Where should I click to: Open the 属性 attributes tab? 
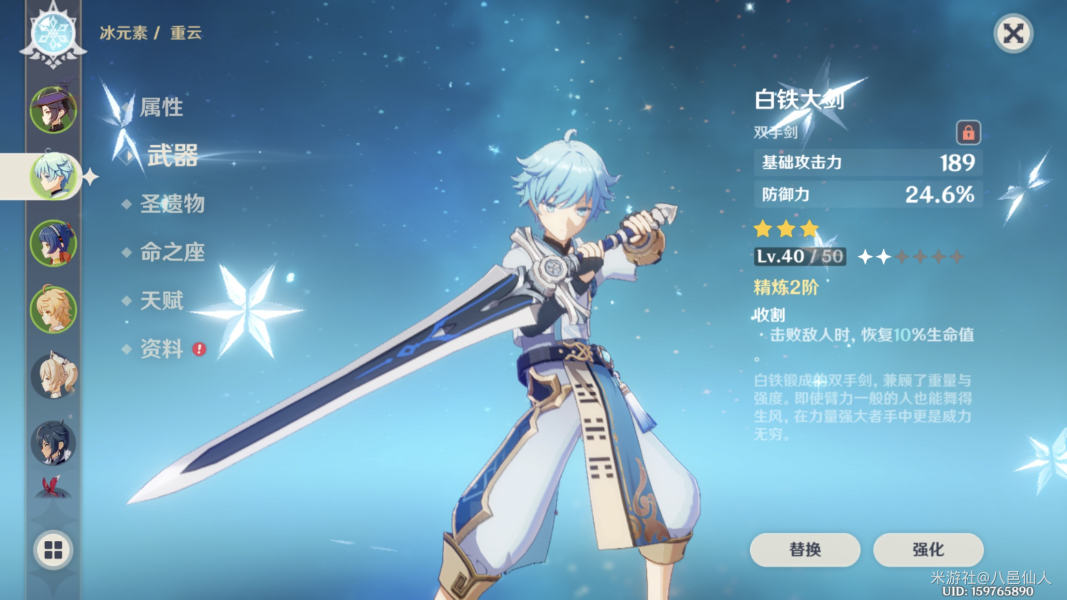pos(160,107)
